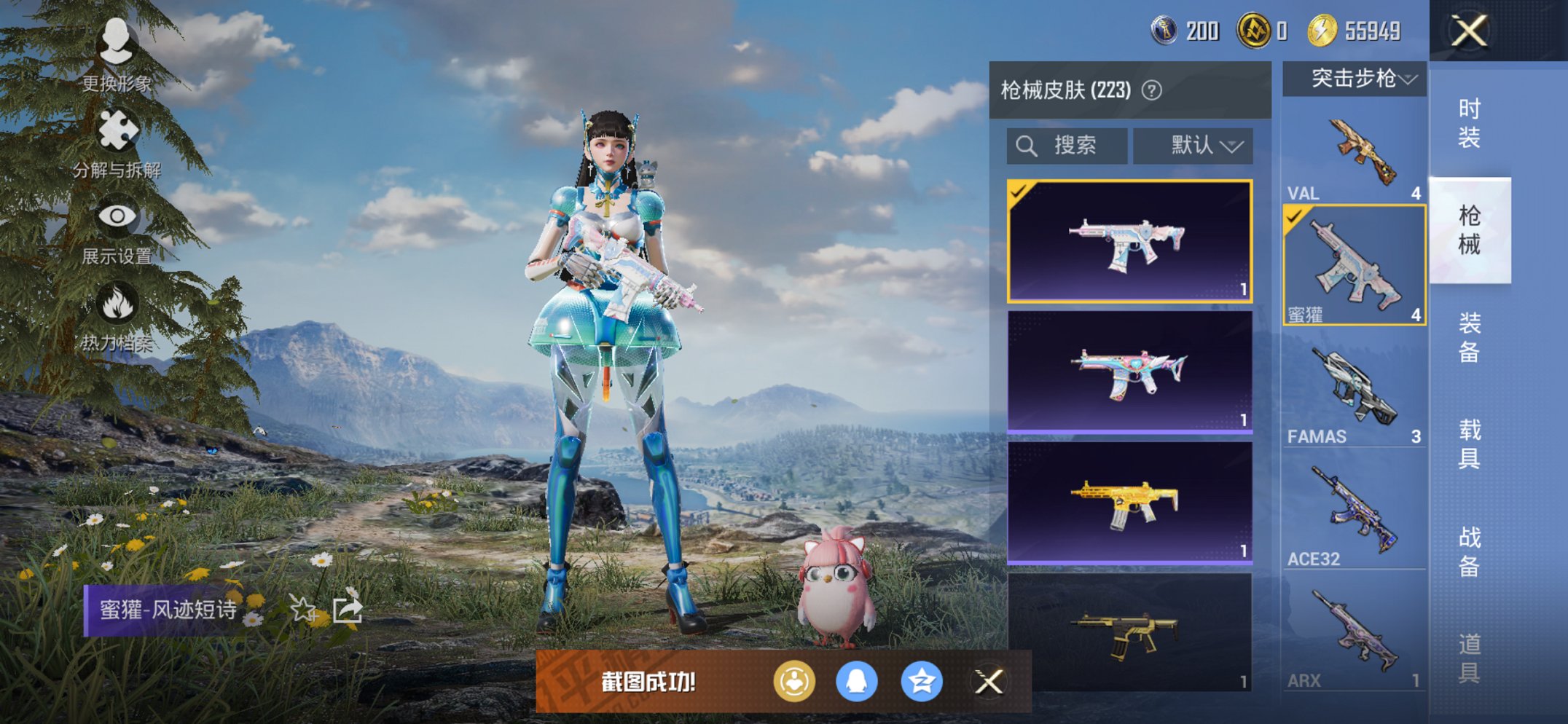The width and height of the screenshot is (1568, 724).
Task: Open the 热力档案 flame icon
Action: [119, 301]
